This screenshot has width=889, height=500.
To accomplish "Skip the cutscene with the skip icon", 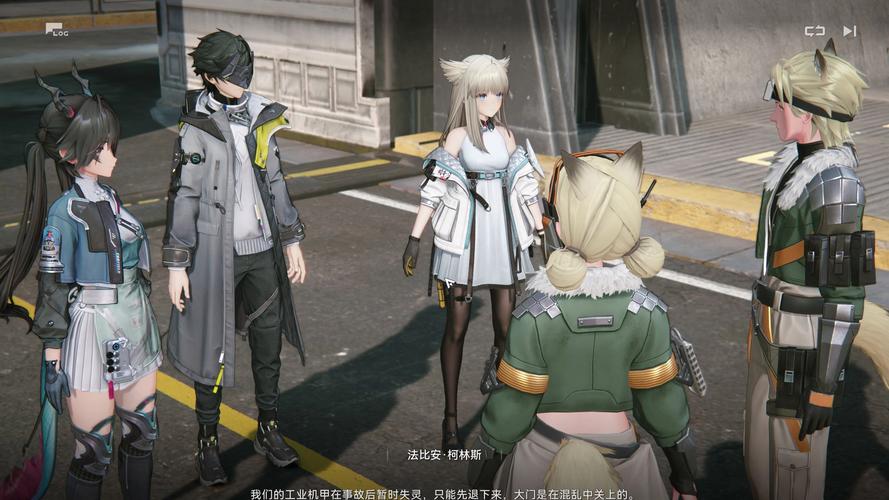I will click(x=849, y=31).
